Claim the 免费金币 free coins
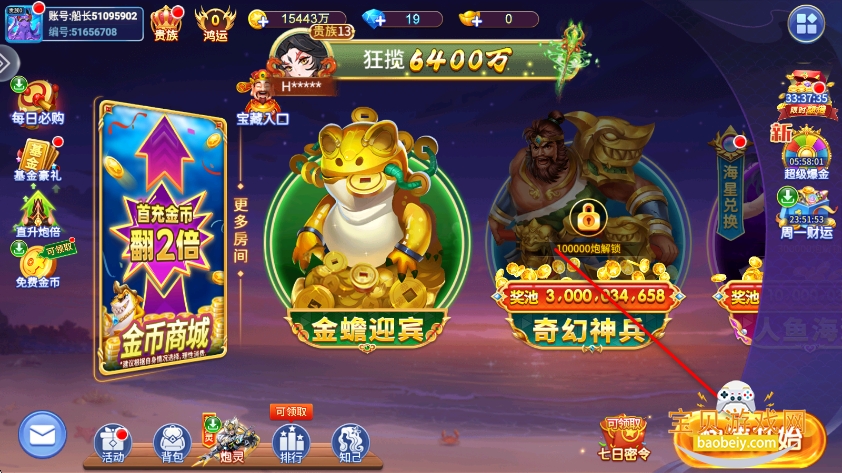This screenshot has height=473, width=842. (36, 266)
